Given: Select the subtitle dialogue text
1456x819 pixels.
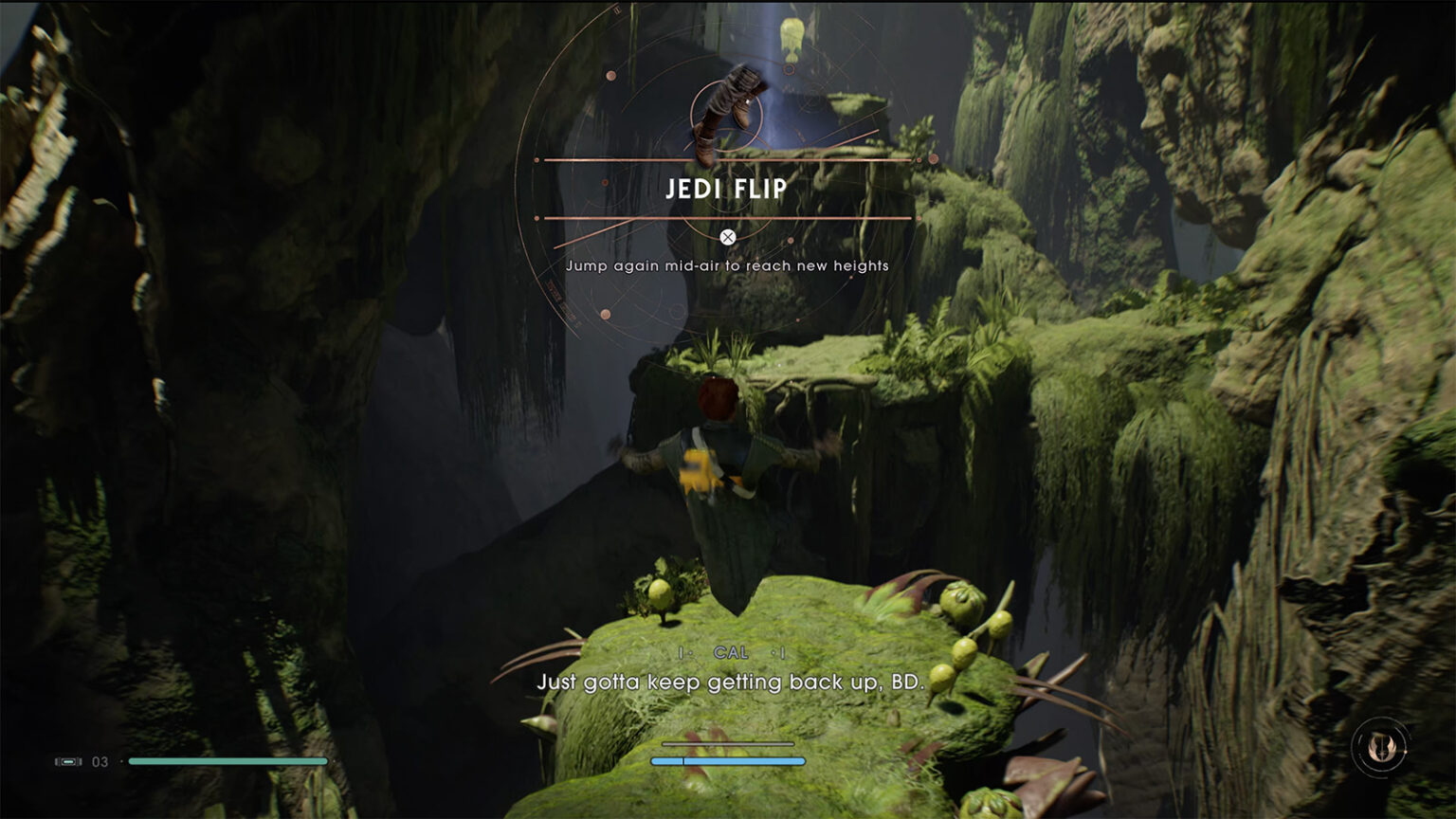Looking at the screenshot, I should (728, 681).
